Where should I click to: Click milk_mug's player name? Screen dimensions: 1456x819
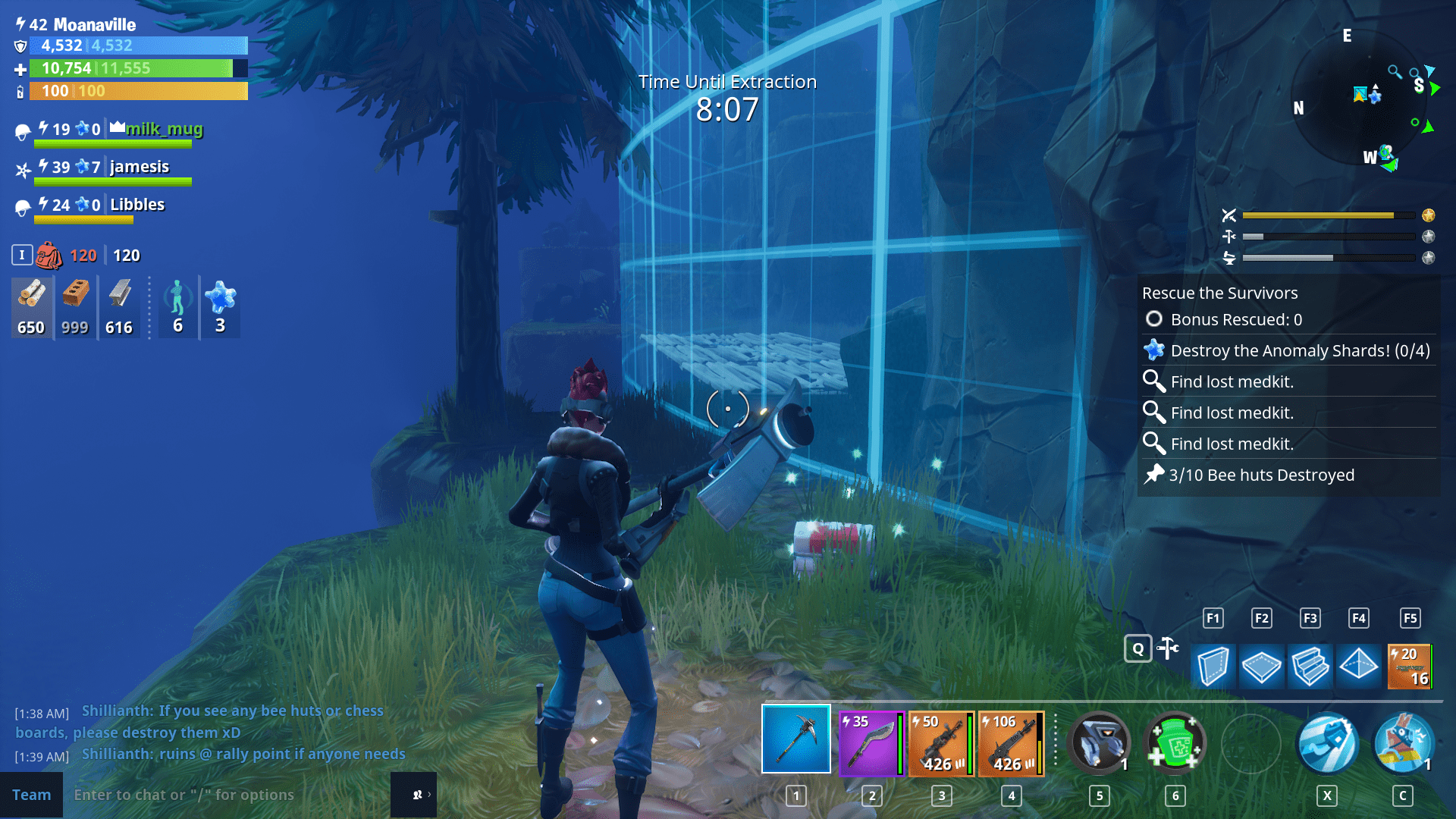(164, 129)
